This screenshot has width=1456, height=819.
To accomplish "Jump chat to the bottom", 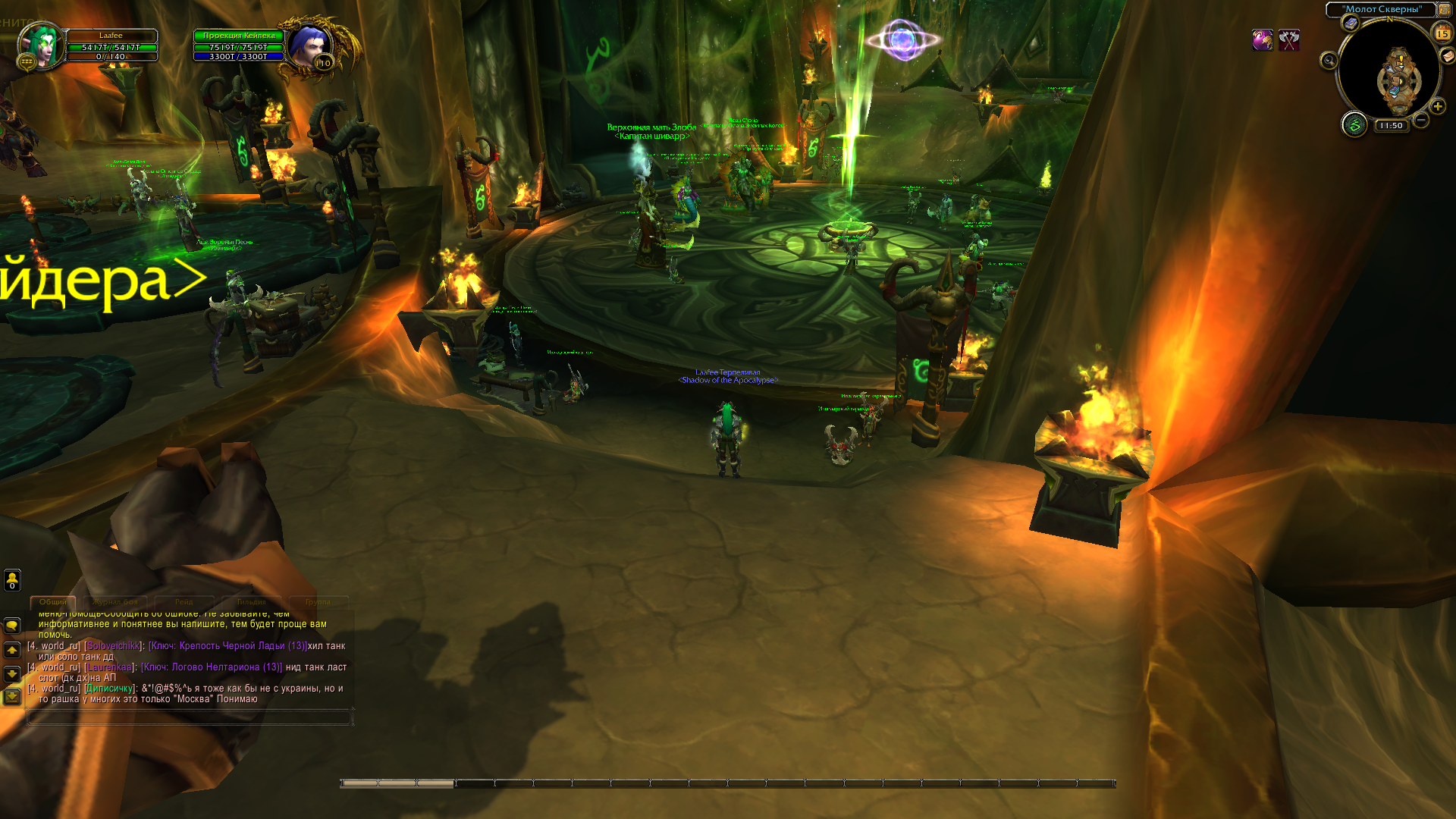I will [12, 696].
